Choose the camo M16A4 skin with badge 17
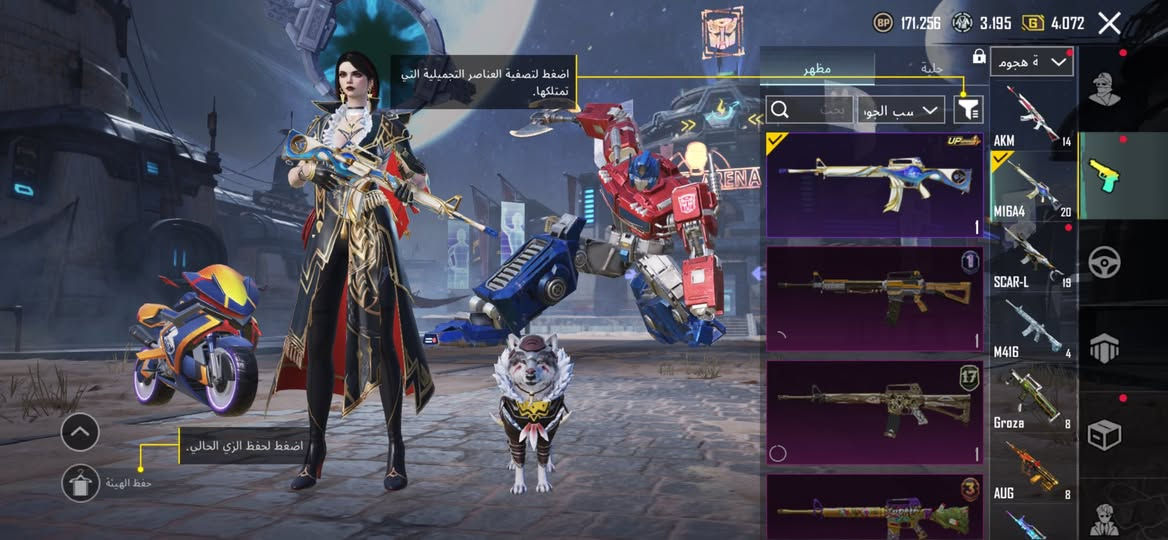The width and height of the screenshot is (1168, 540). click(875, 412)
